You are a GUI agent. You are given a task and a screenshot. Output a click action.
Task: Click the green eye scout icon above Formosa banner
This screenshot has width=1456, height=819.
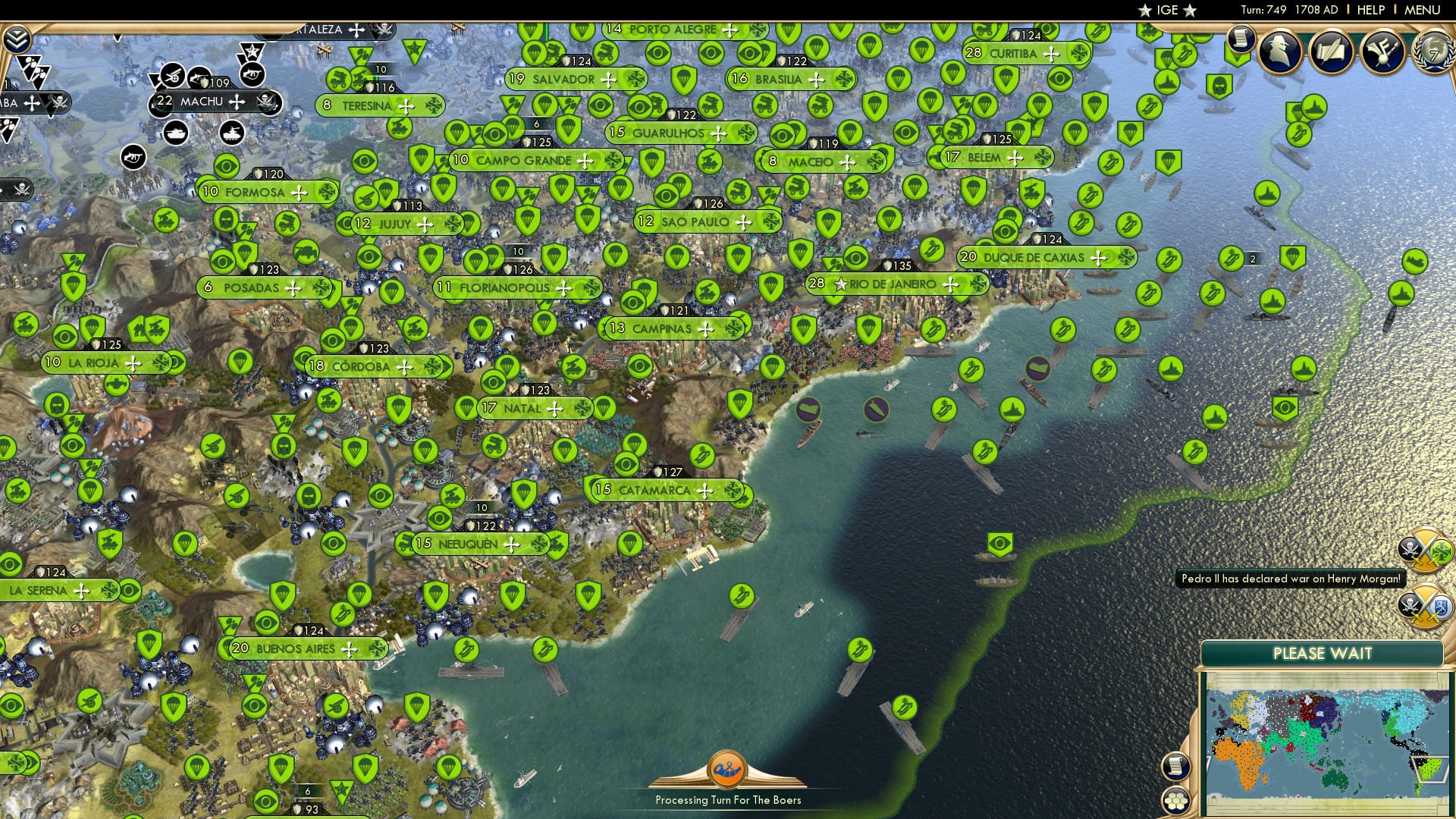(227, 165)
